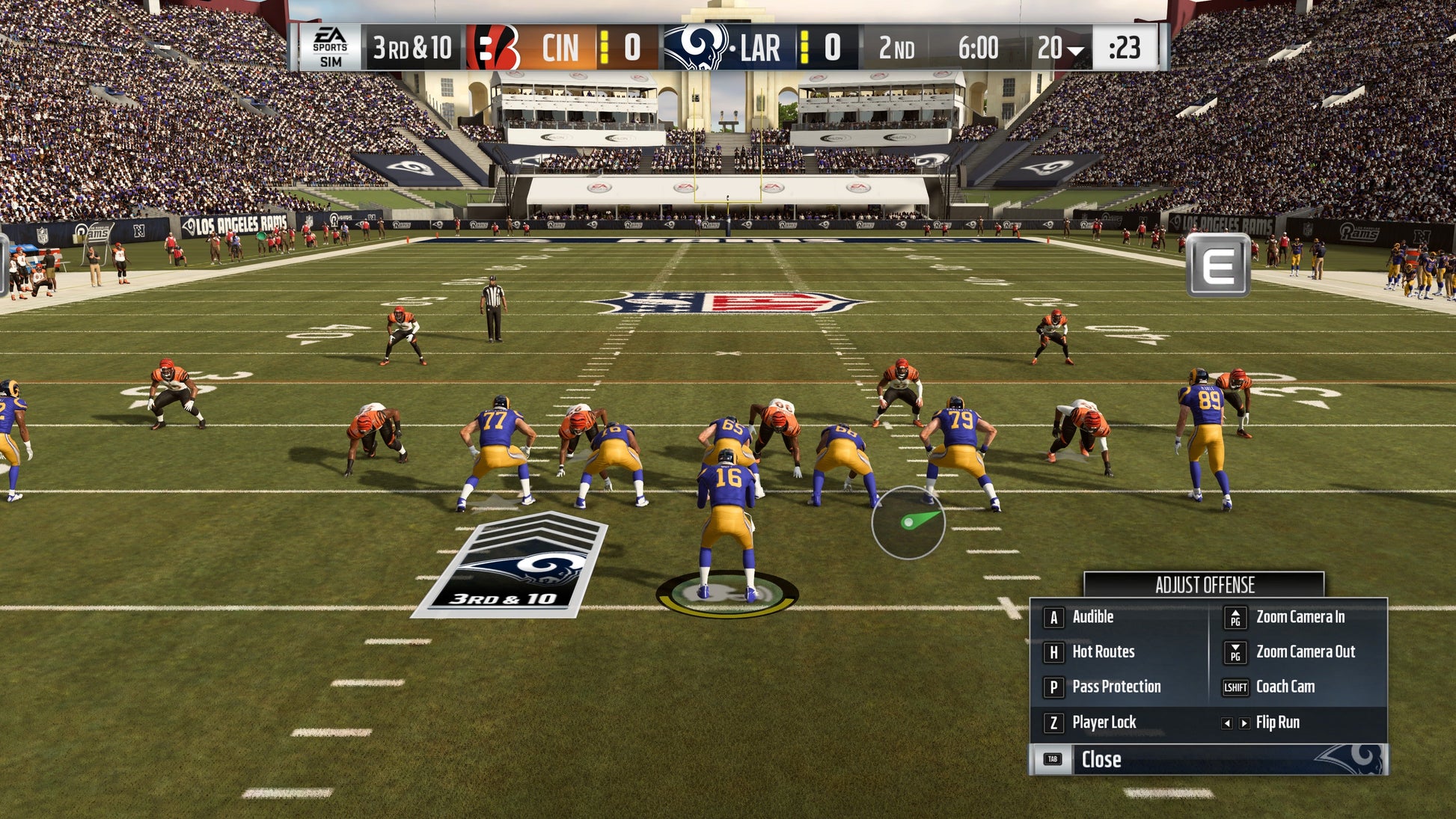Close the Adjust Offense menu
The width and height of the screenshot is (1456, 819).
tap(1101, 759)
